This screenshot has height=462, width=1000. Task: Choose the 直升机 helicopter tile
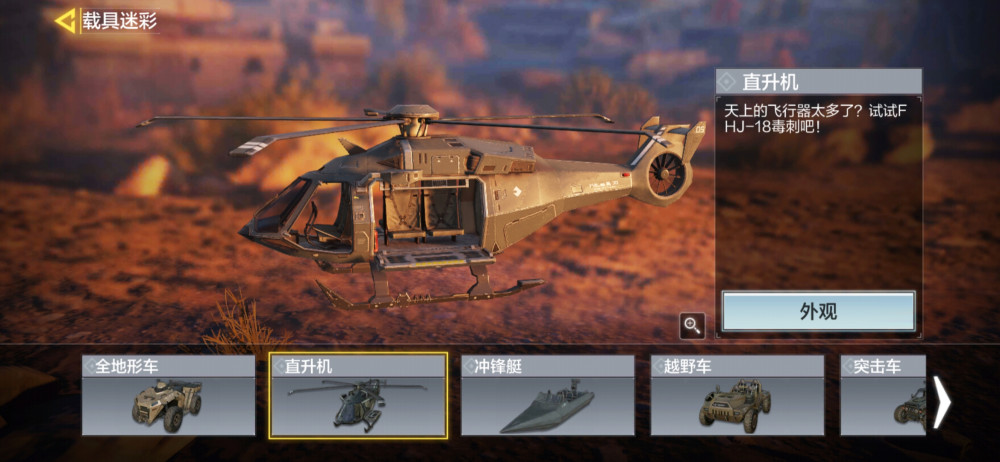tap(358, 396)
